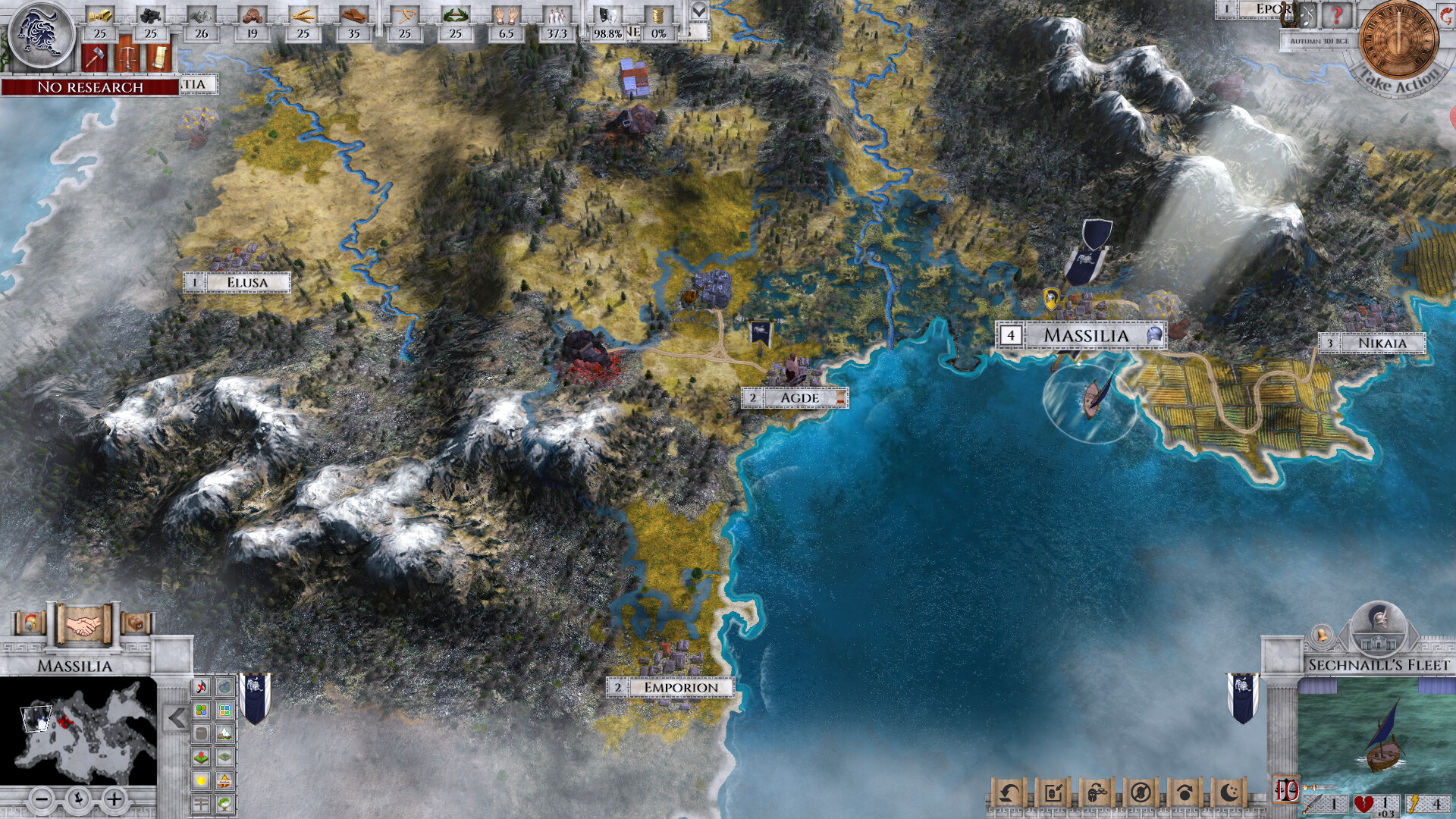Open the checkmark dropdown at top right
Viewport: 1456px width, 819px height.
coord(700,12)
